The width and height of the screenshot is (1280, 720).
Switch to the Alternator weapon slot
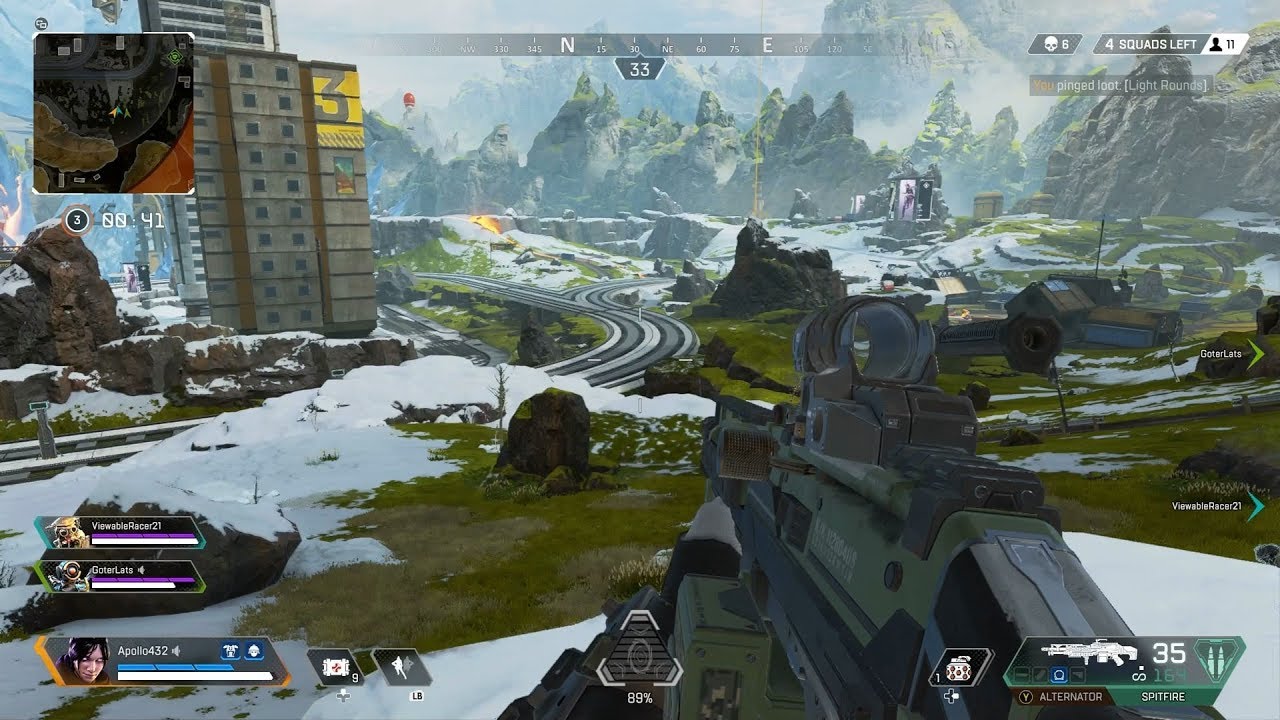[x=1070, y=696]
